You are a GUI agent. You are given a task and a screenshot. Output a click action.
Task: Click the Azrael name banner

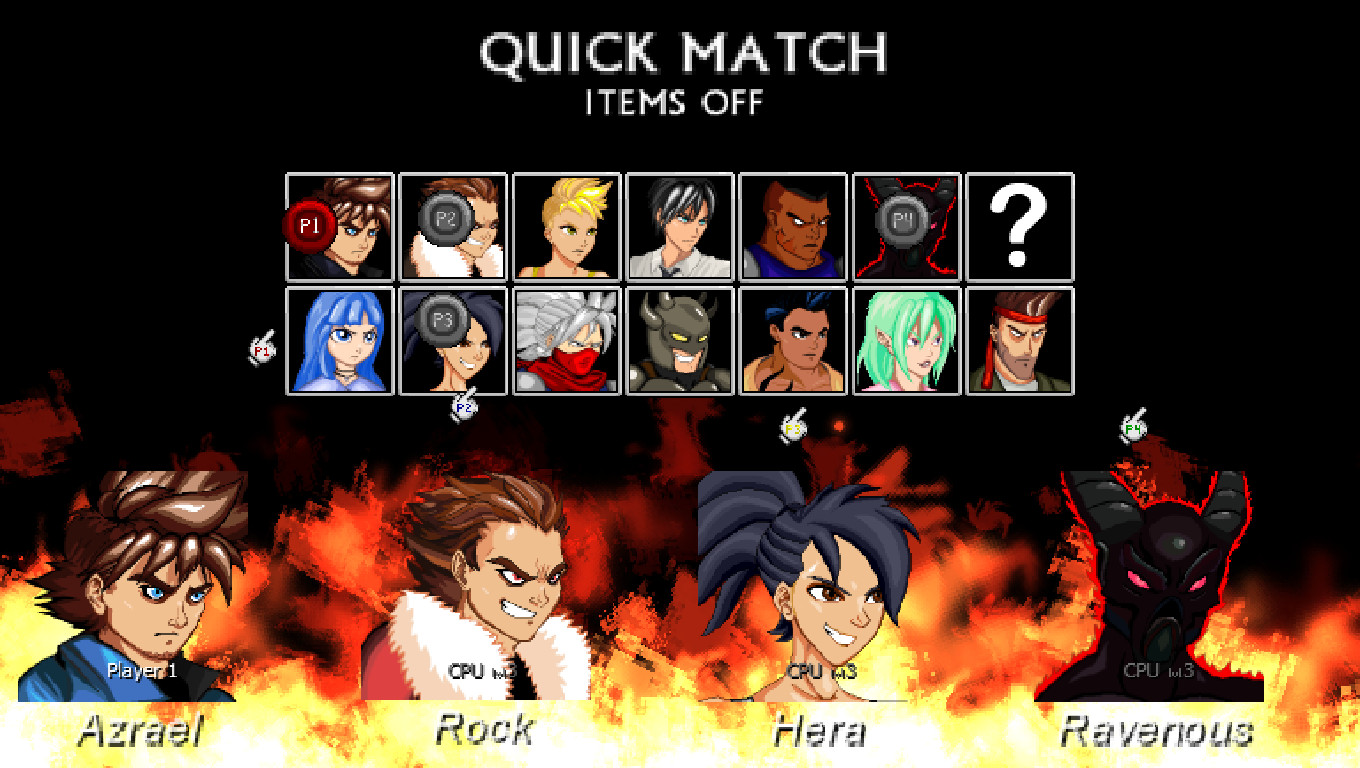[x=140, y=731]
